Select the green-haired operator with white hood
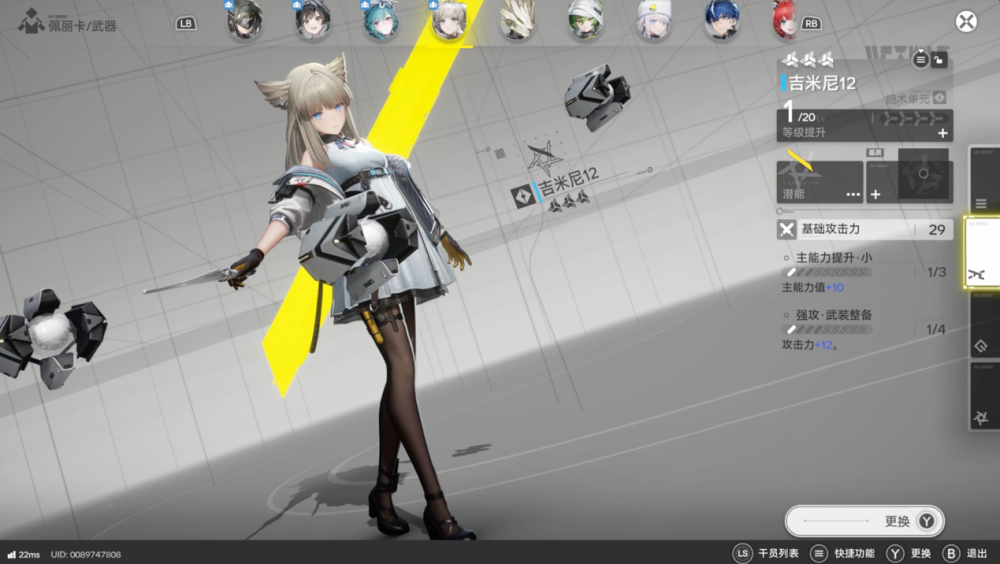The image size is (1000, 564). coord(585,21)
